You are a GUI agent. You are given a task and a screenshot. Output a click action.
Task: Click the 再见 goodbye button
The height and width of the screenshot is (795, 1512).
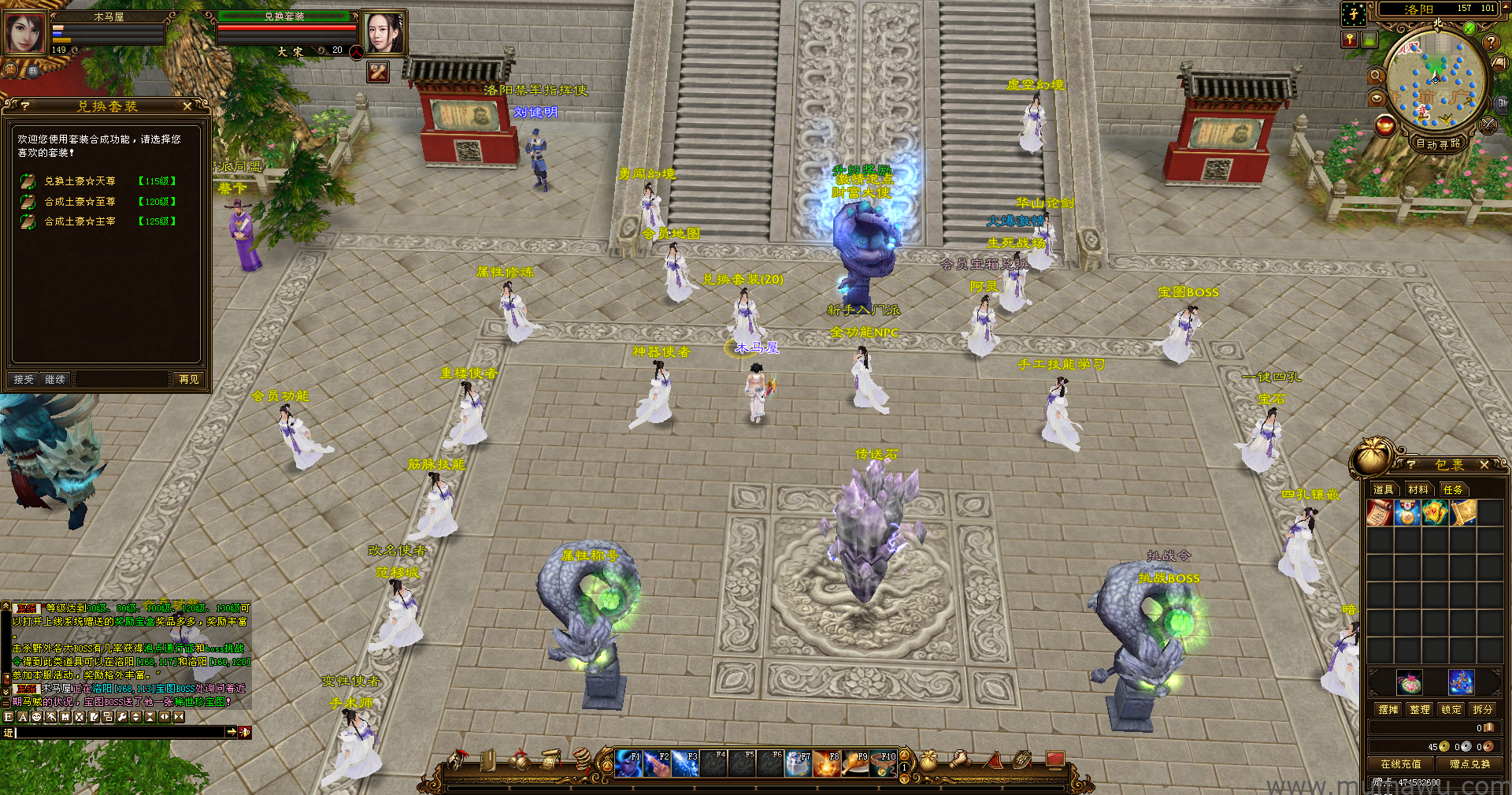tap(189, 380)
